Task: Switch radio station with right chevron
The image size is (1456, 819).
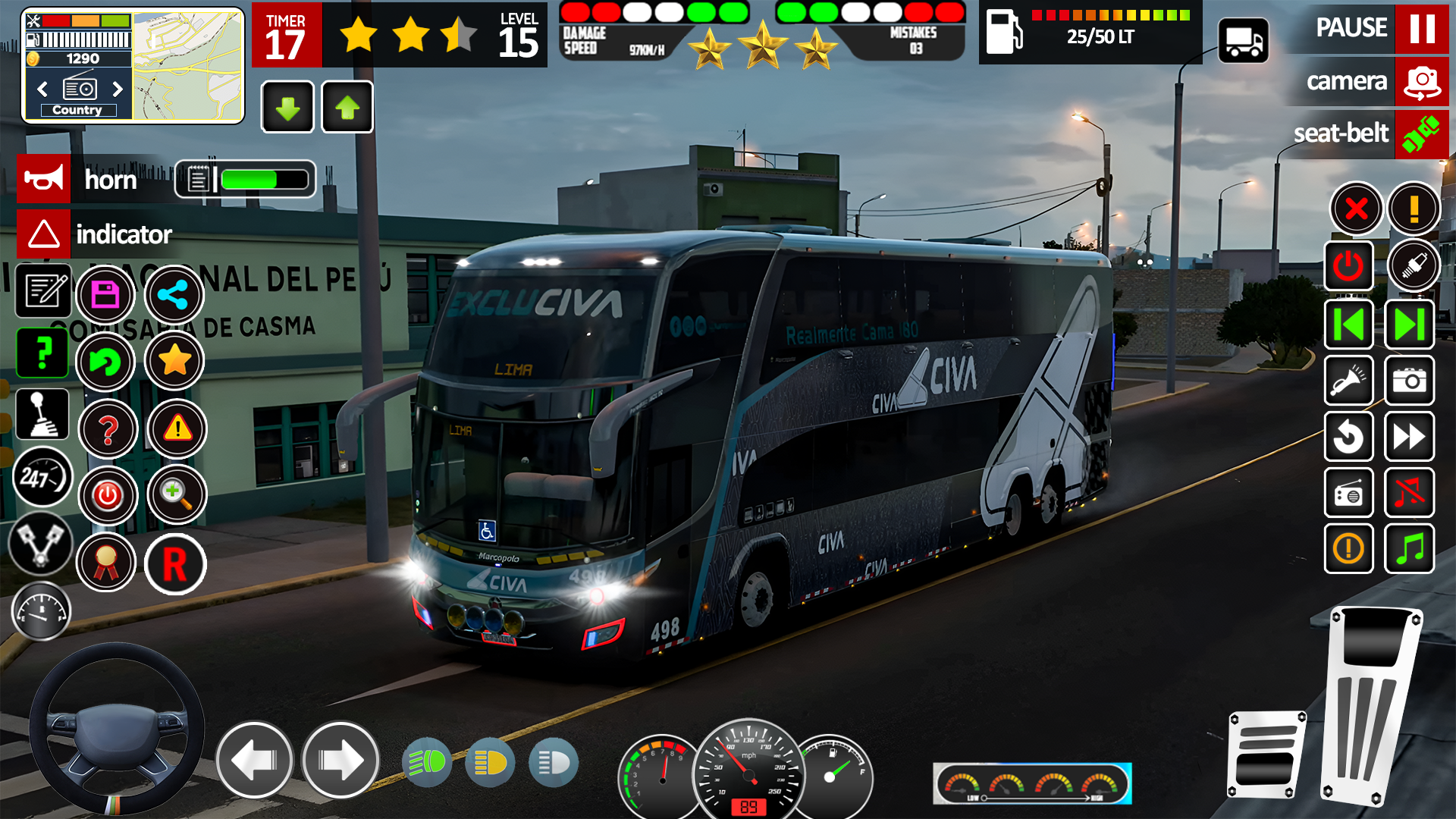Action: (118, 89)
